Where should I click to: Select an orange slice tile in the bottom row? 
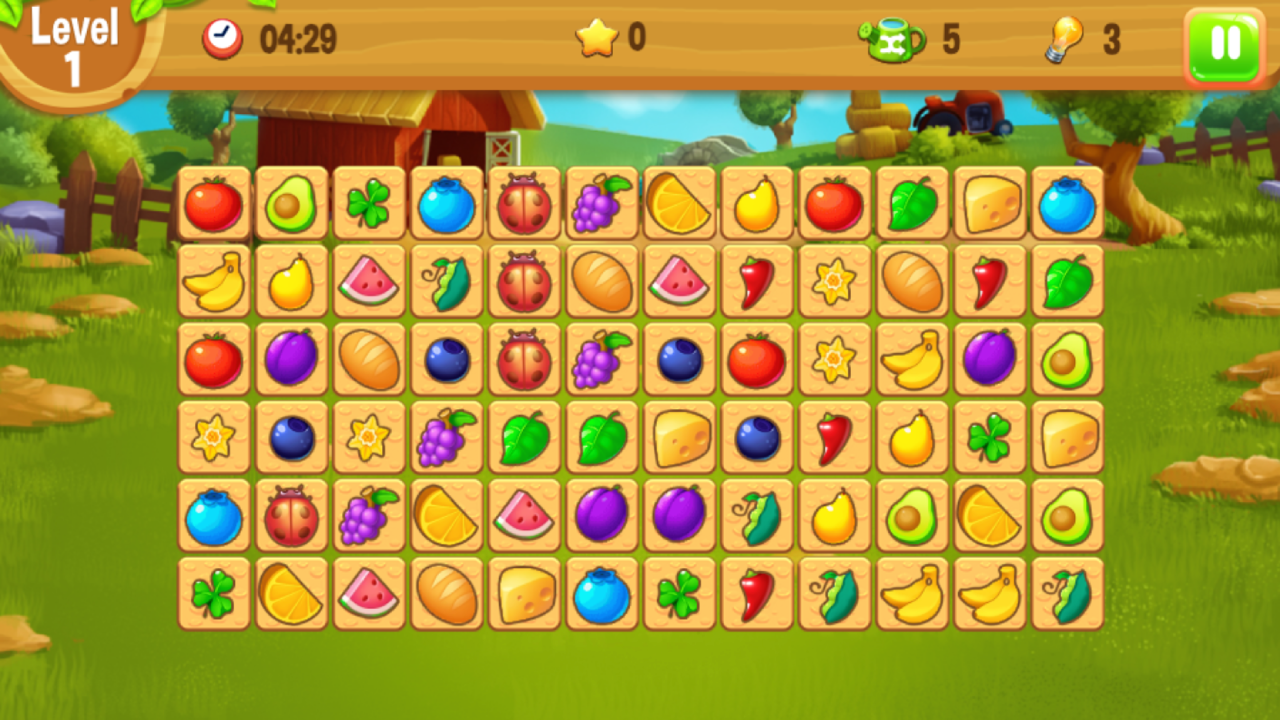pyautogui.click(x=291, y=595)
